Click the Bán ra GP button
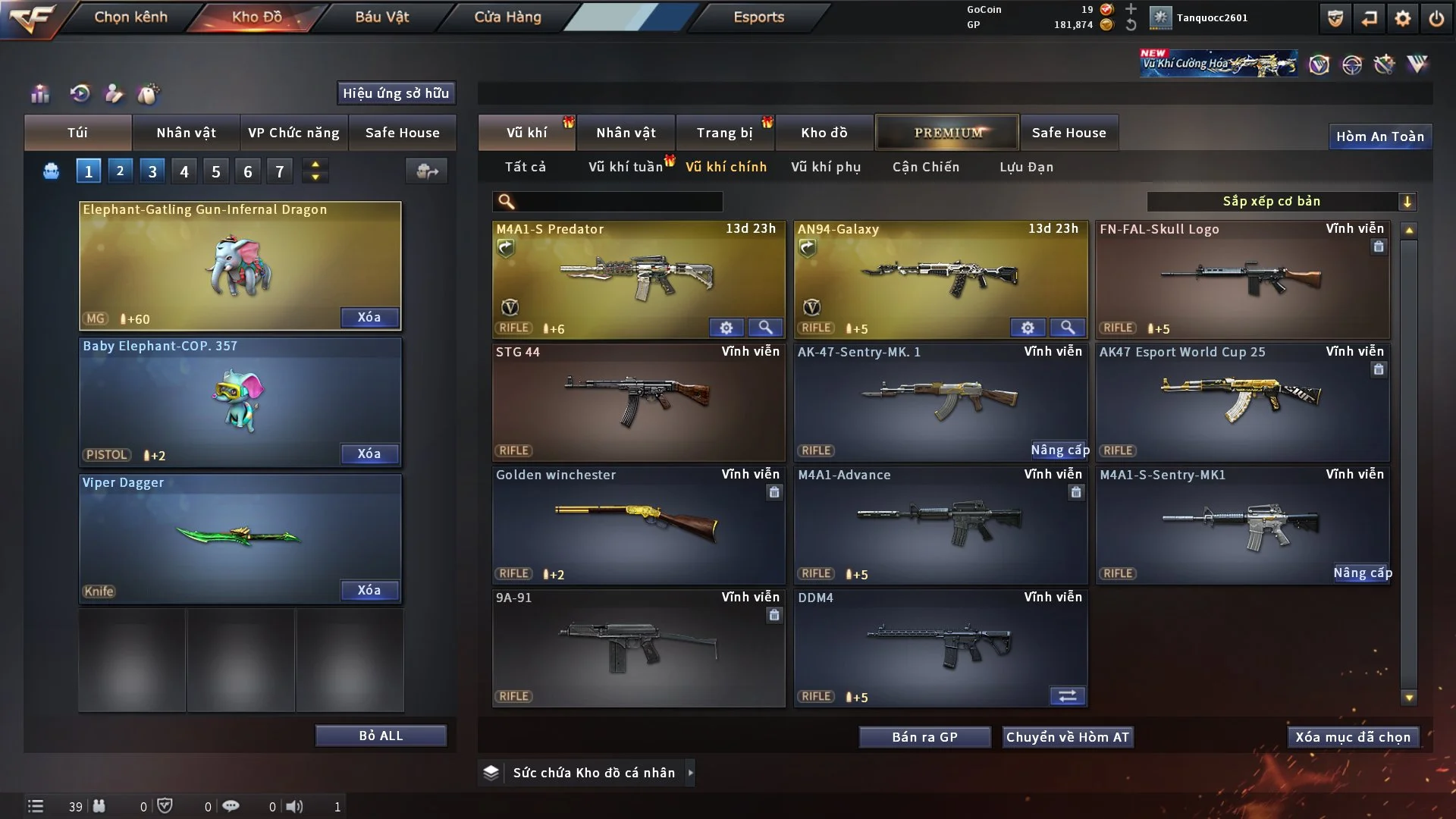This screenshot has width=1456, height=819. click(x=924, y=737)
